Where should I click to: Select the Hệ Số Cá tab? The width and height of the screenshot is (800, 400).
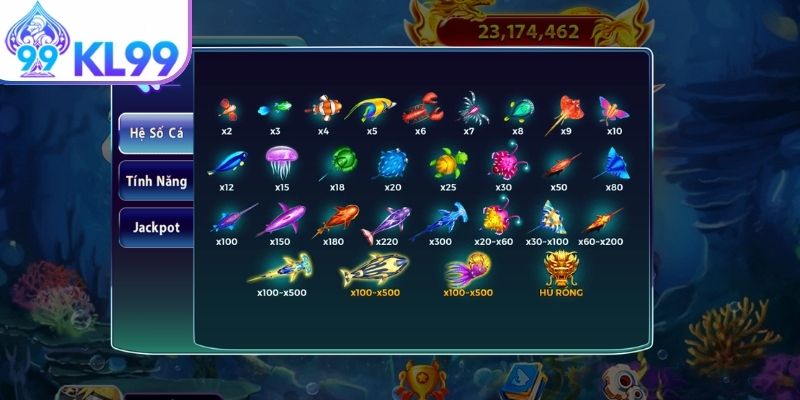[155, 133]
